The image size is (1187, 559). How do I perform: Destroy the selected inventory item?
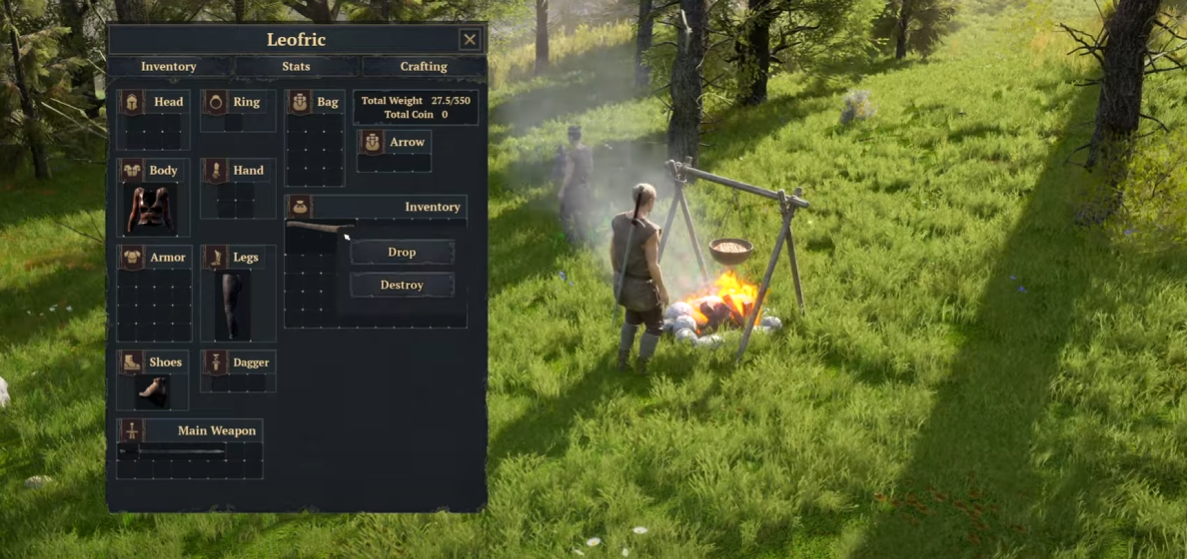(x=402, y=285)
